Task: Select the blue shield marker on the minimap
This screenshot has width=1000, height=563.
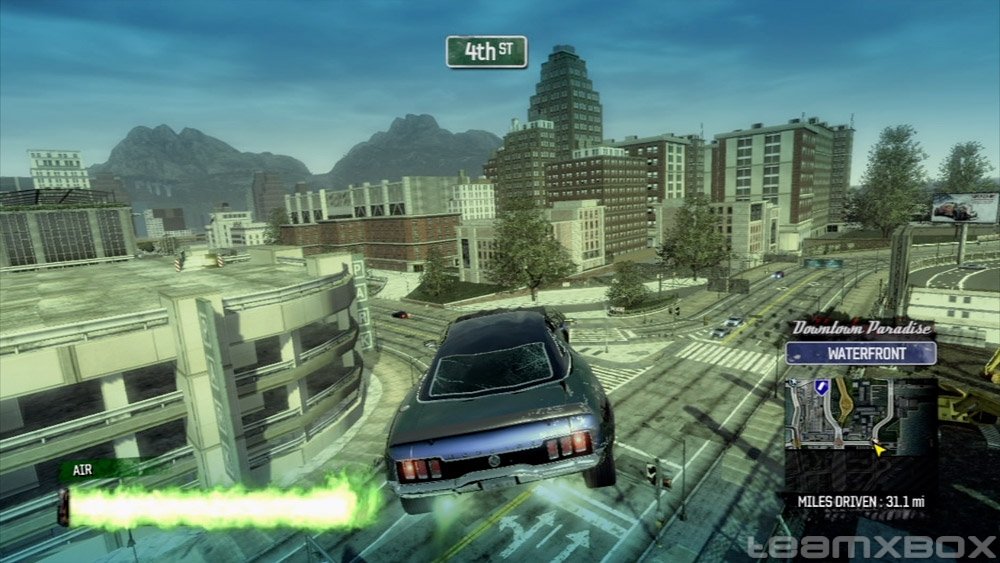Action: point(822,386)
